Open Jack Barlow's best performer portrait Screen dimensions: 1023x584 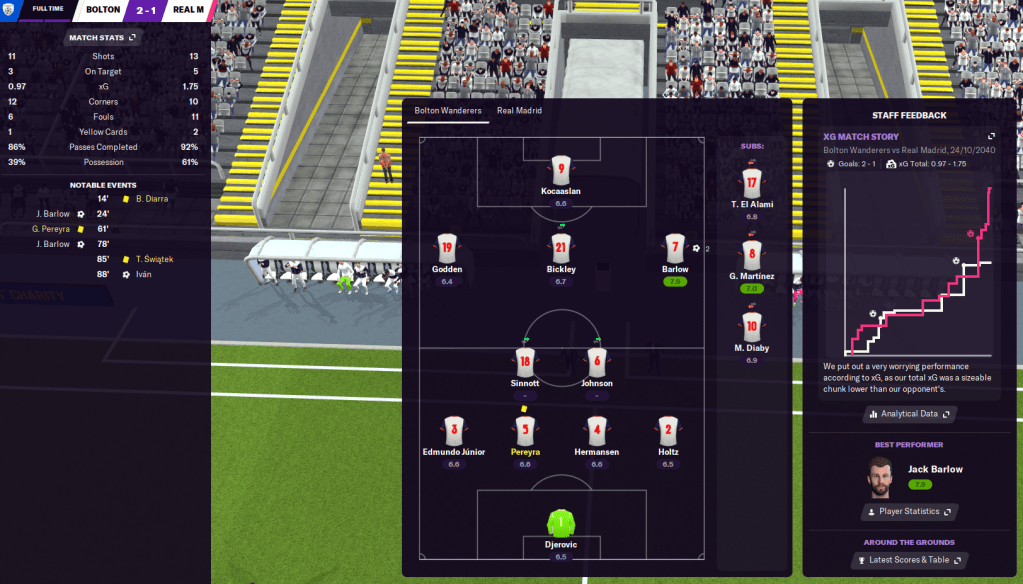point(880,477)
